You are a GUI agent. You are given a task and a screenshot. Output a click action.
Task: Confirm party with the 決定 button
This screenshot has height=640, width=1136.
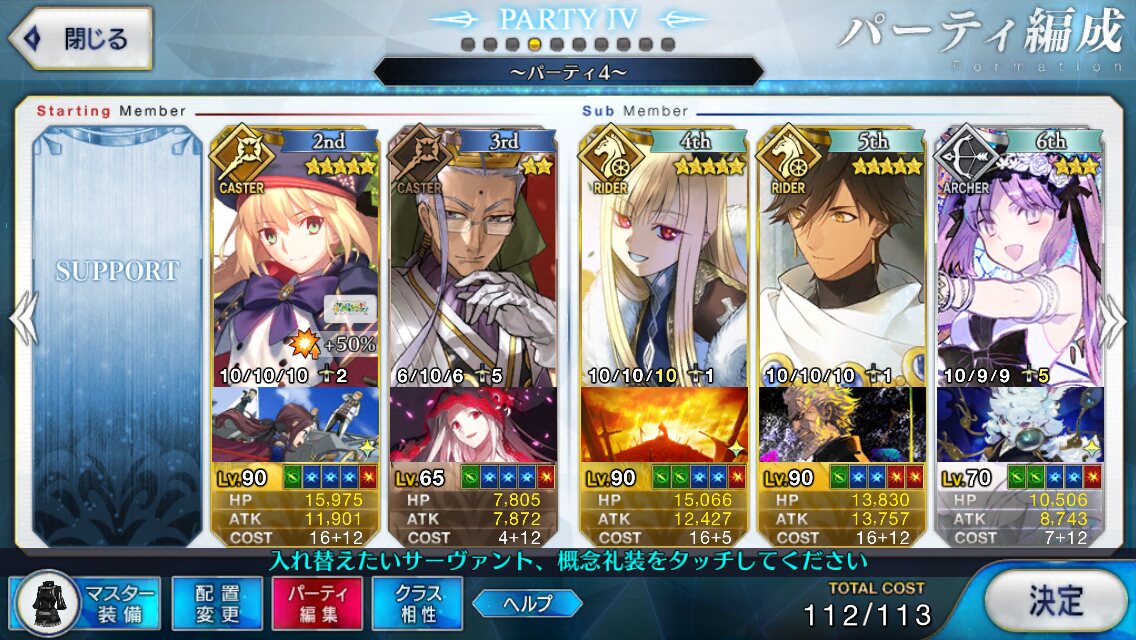1056,601
